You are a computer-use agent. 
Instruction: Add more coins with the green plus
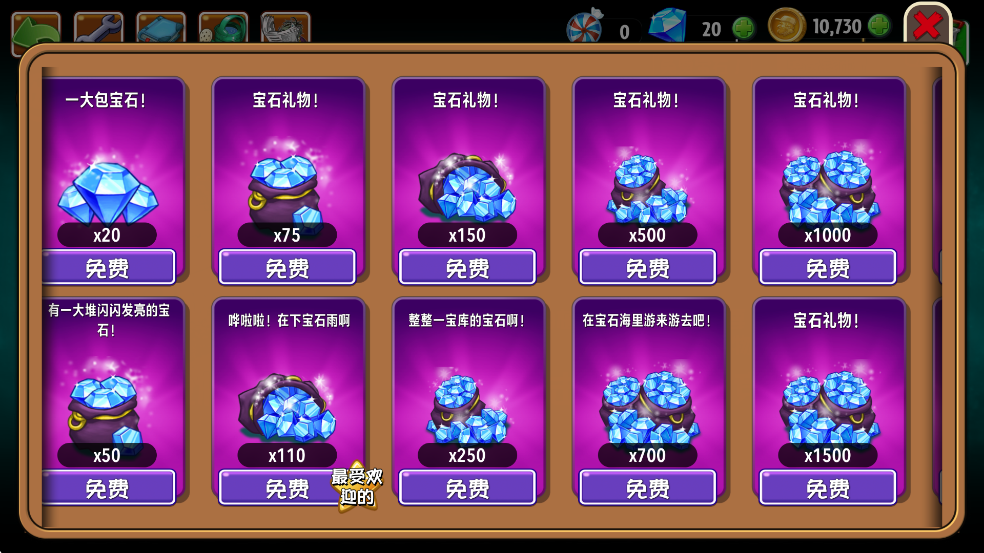tap(879, 26)
